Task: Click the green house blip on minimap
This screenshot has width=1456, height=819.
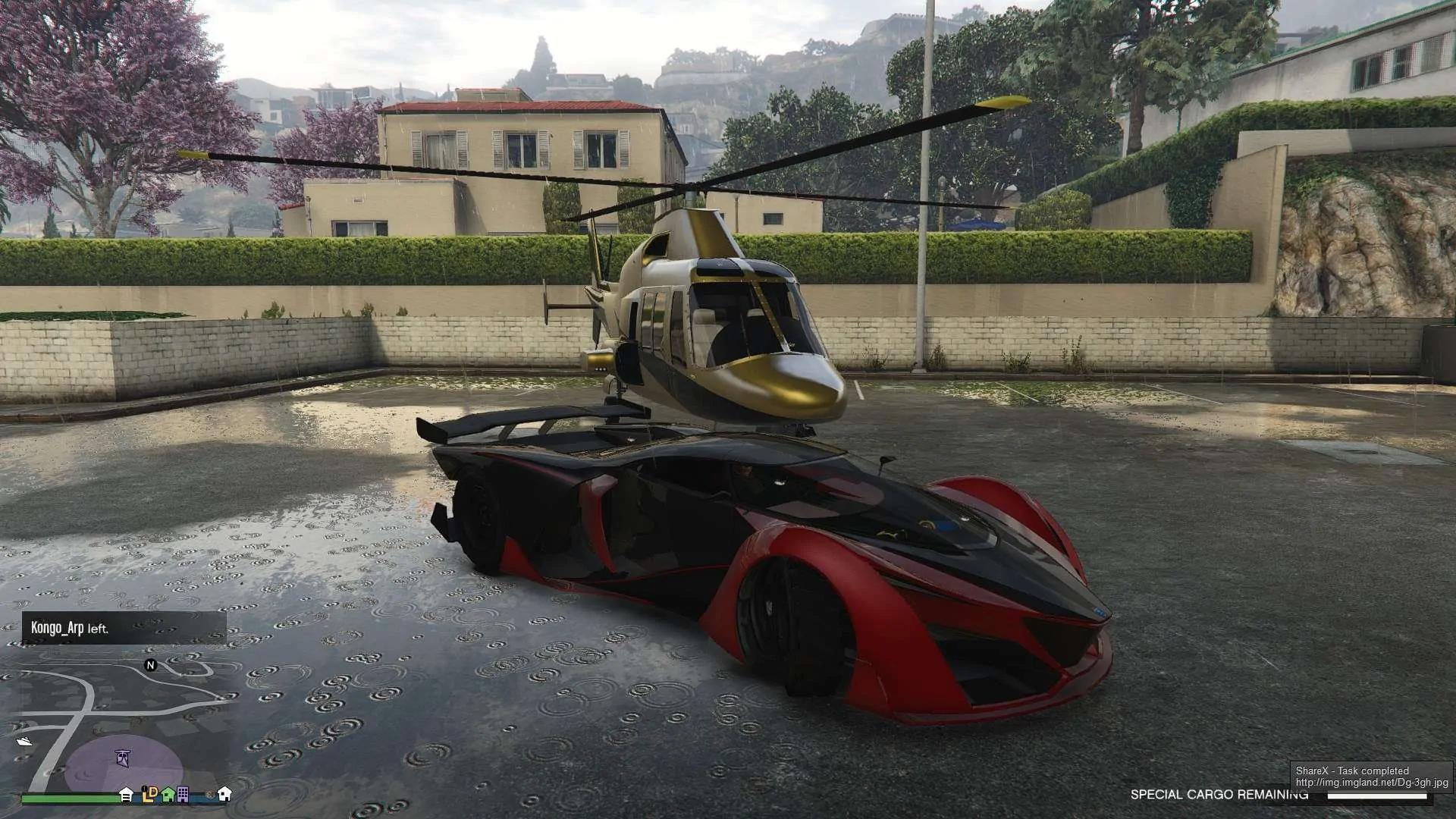Action: (x=168, y=794)
